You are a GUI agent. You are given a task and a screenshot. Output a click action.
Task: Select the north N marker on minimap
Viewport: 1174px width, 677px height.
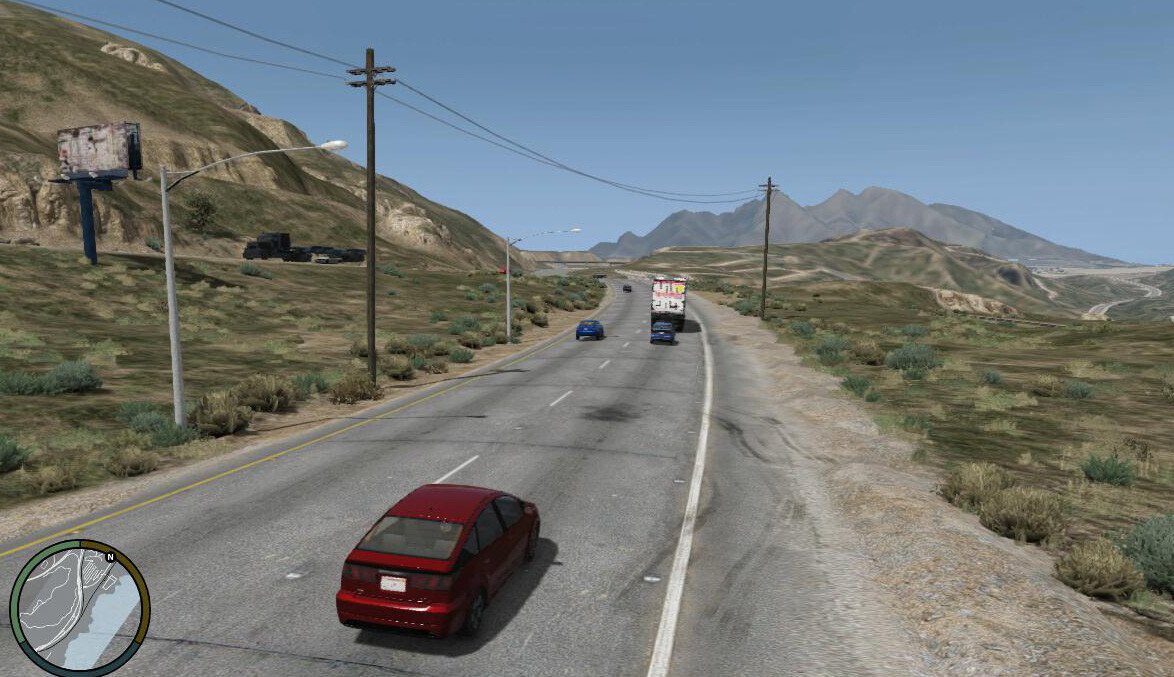[109, 556]
